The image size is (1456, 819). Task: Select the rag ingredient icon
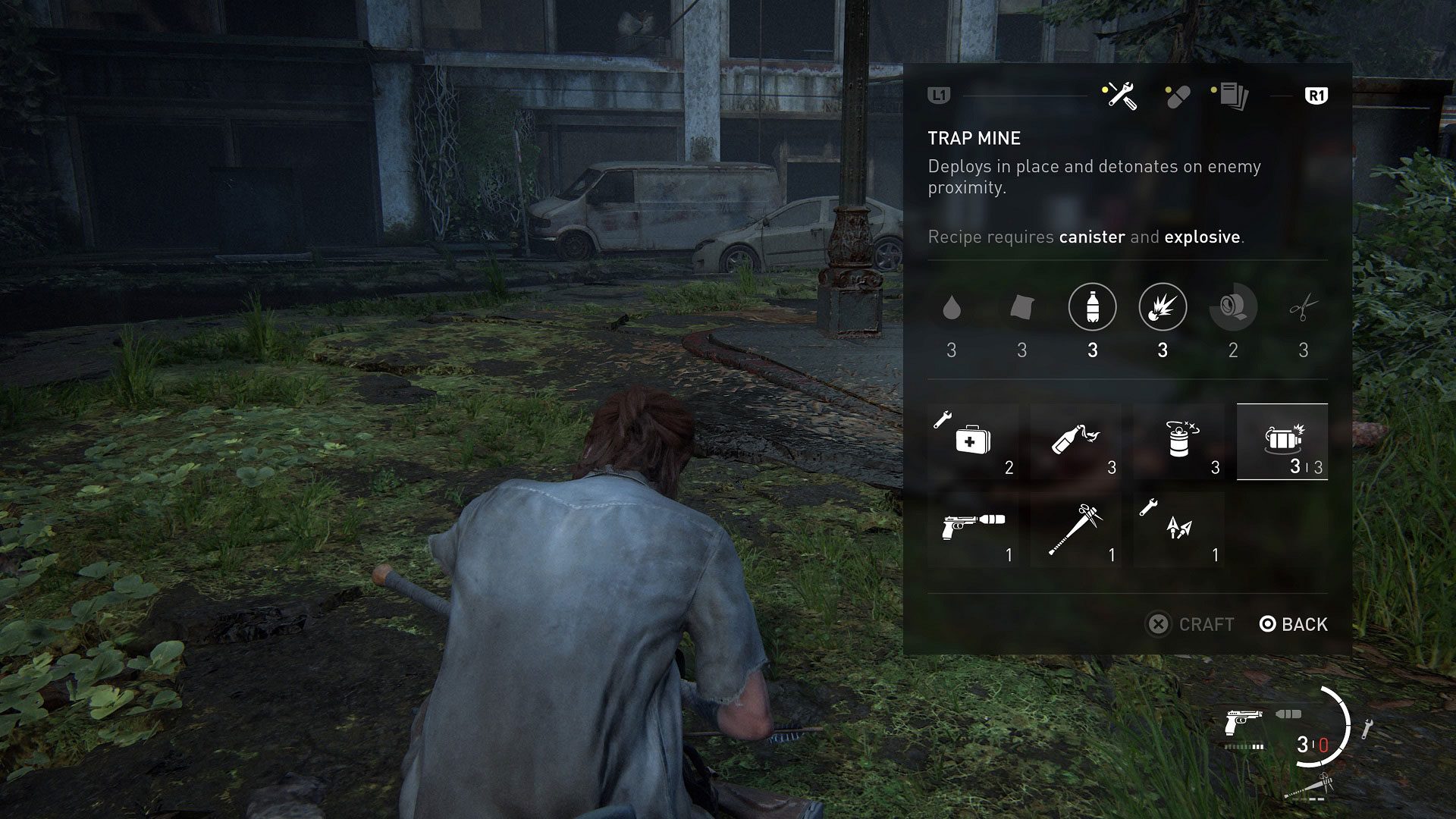point(1021,308)
